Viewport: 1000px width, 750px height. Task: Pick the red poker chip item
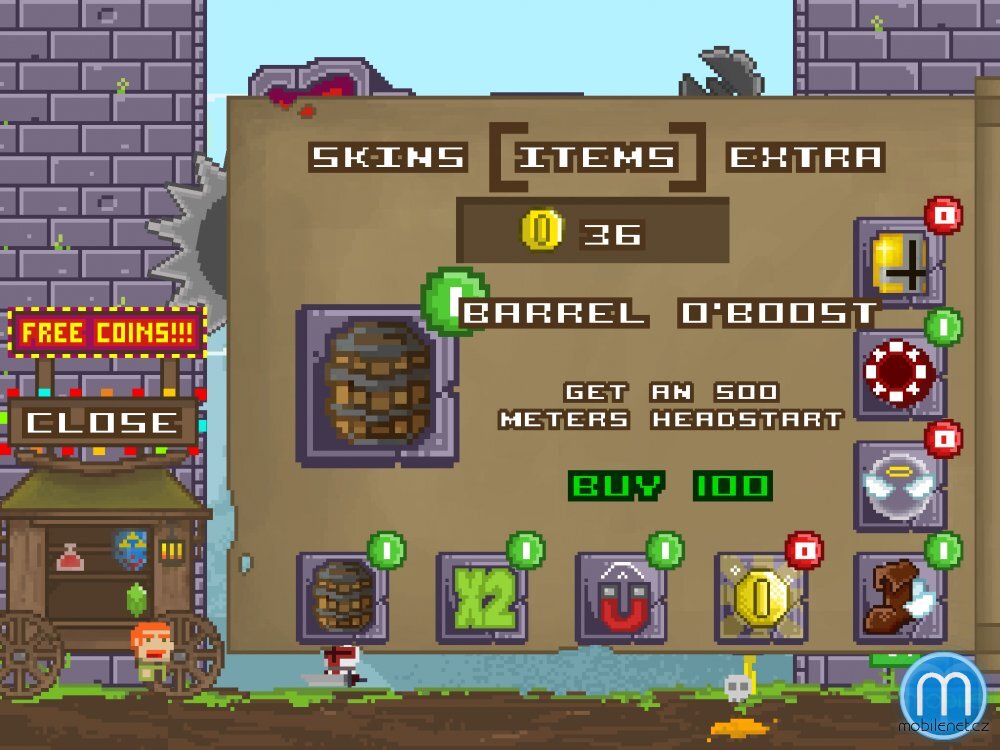click(899, 373)
